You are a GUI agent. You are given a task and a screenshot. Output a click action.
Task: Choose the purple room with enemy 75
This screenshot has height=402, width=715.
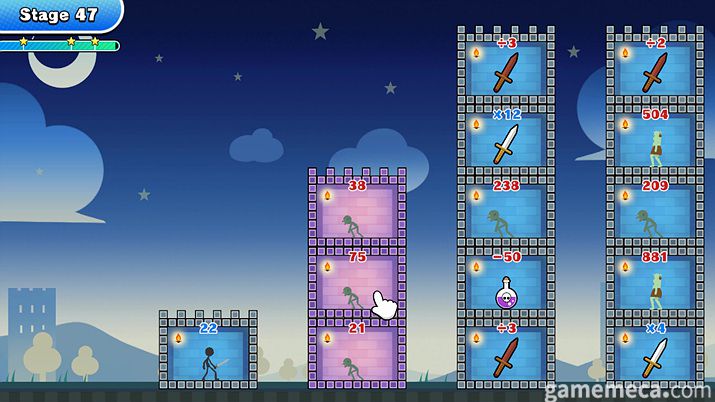coord(357,284)
